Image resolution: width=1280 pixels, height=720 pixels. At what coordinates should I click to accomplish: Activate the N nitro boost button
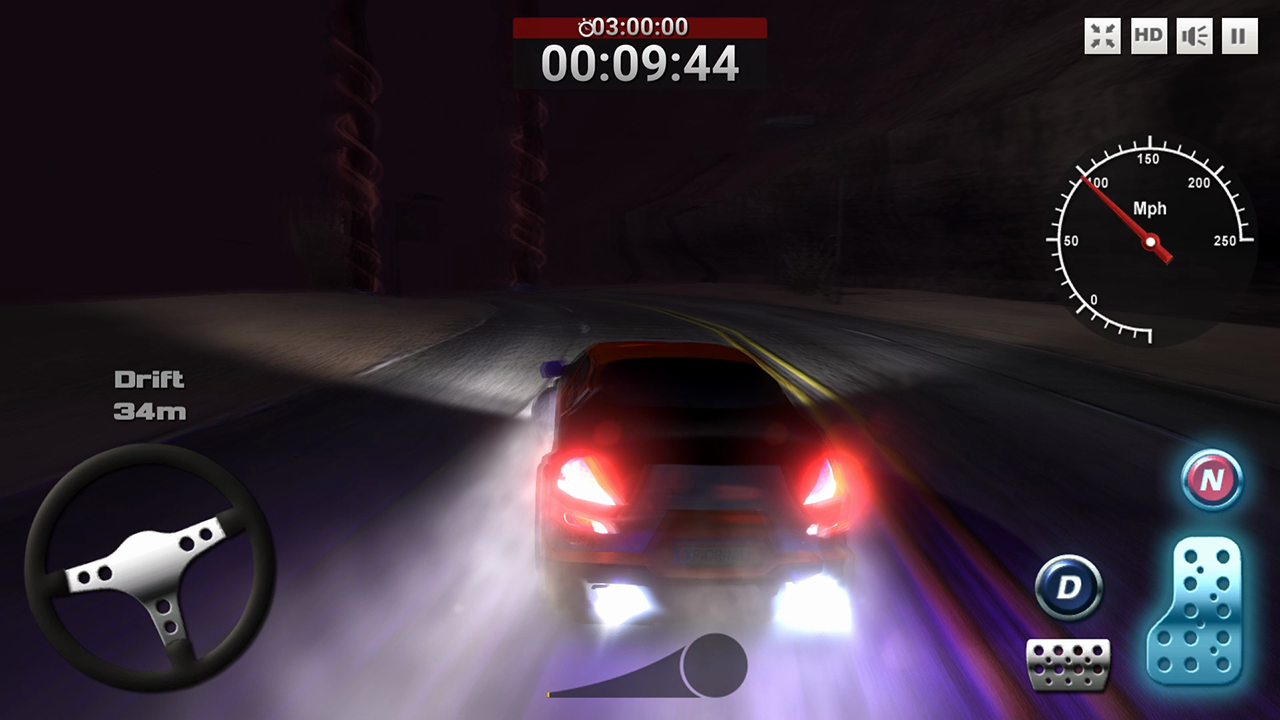tap(1211, 481)
